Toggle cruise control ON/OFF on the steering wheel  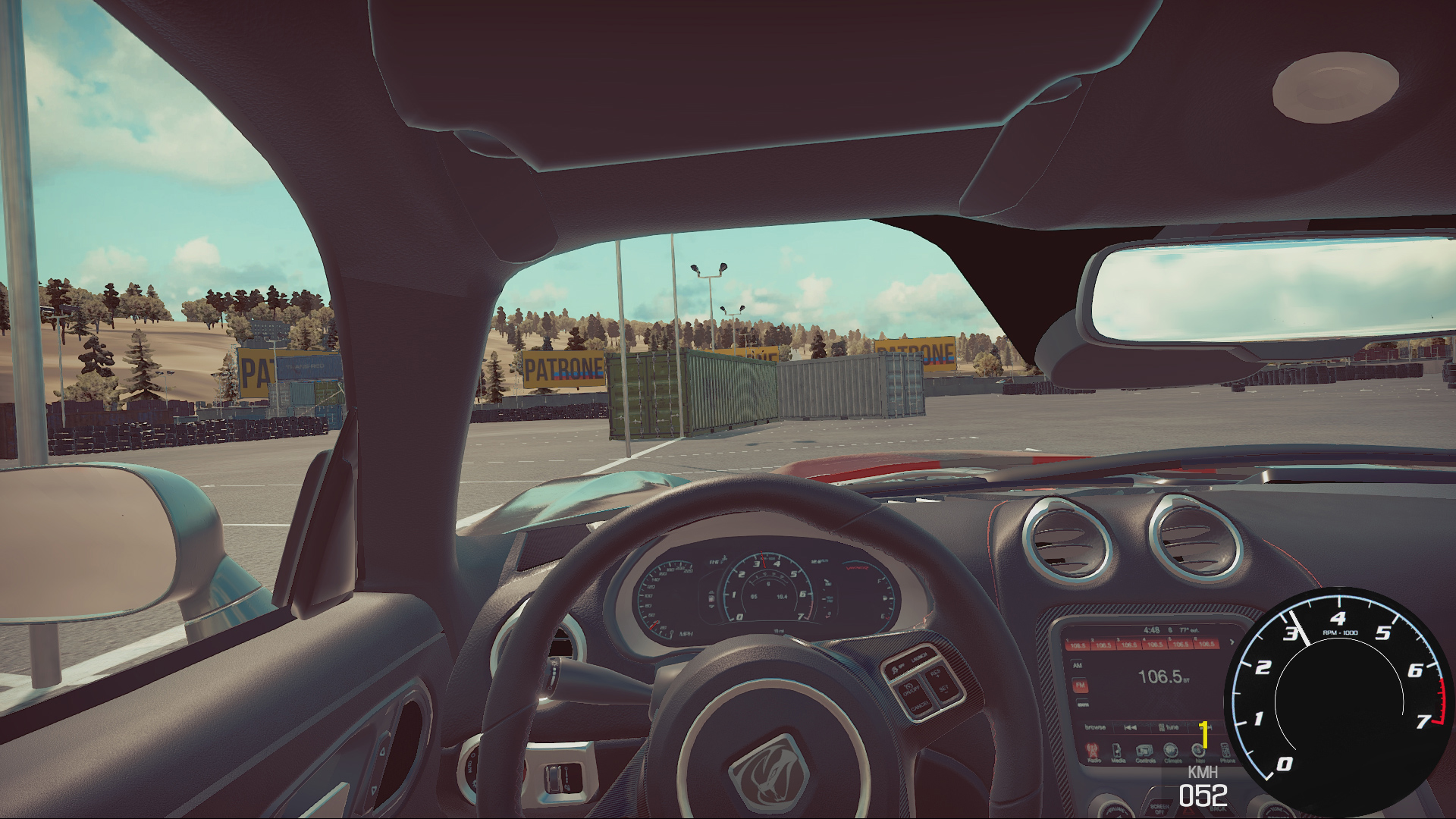[909, 689]
